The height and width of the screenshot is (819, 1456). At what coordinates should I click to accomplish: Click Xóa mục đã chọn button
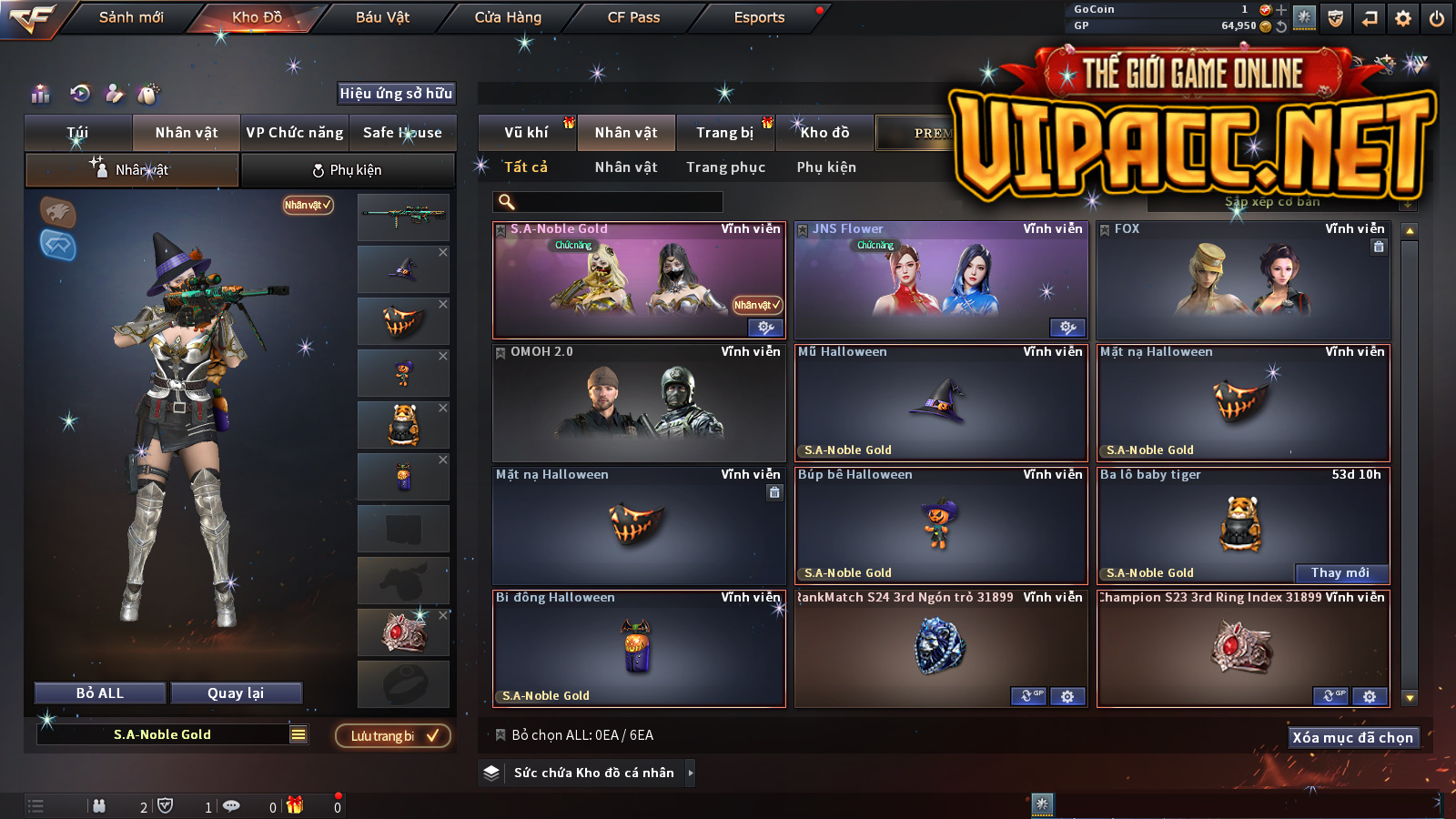coord(1352,737)
